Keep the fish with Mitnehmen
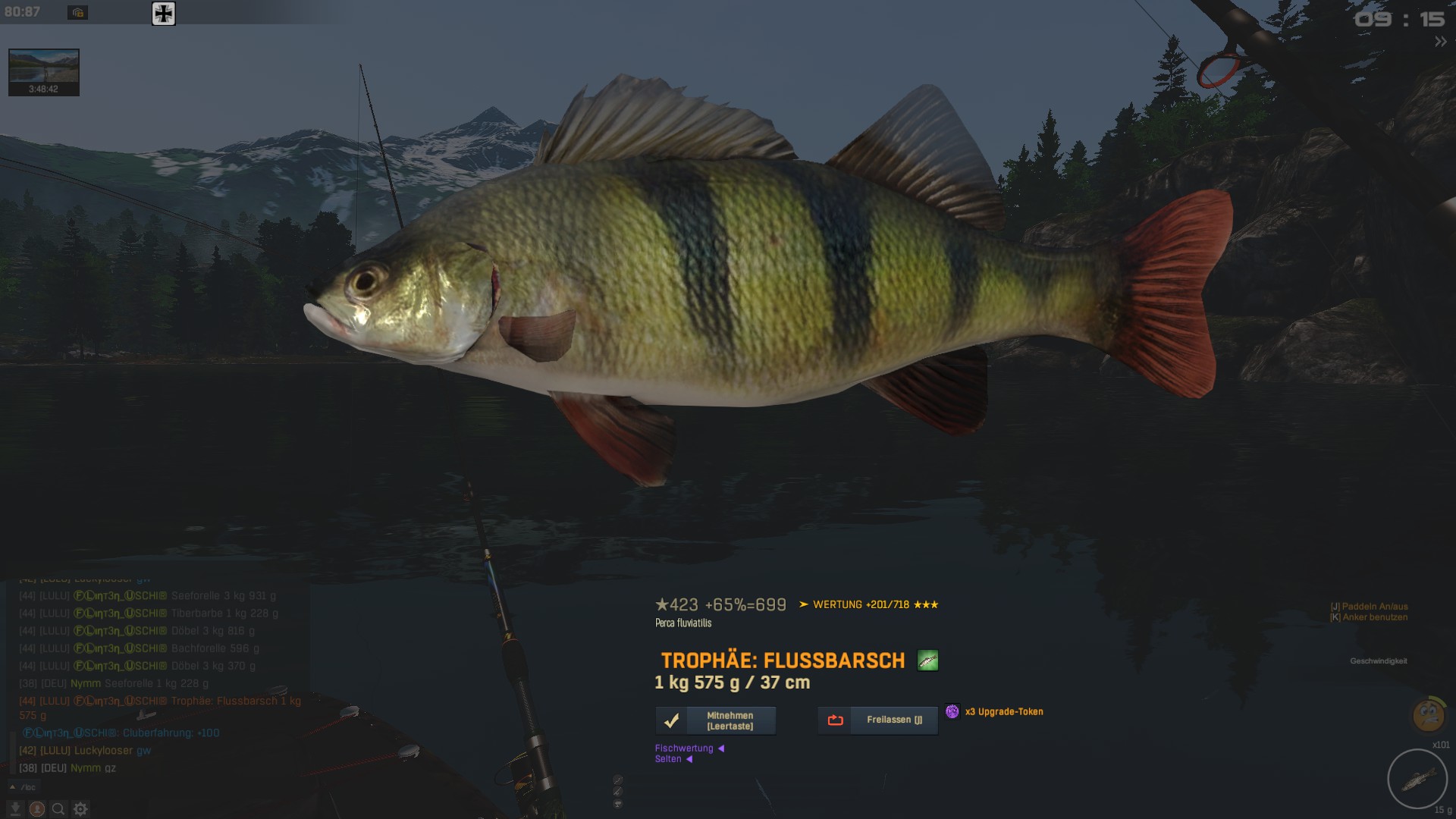Image resolution: width=1456 pixels, height=819 pixels. [x=715, y=720]
